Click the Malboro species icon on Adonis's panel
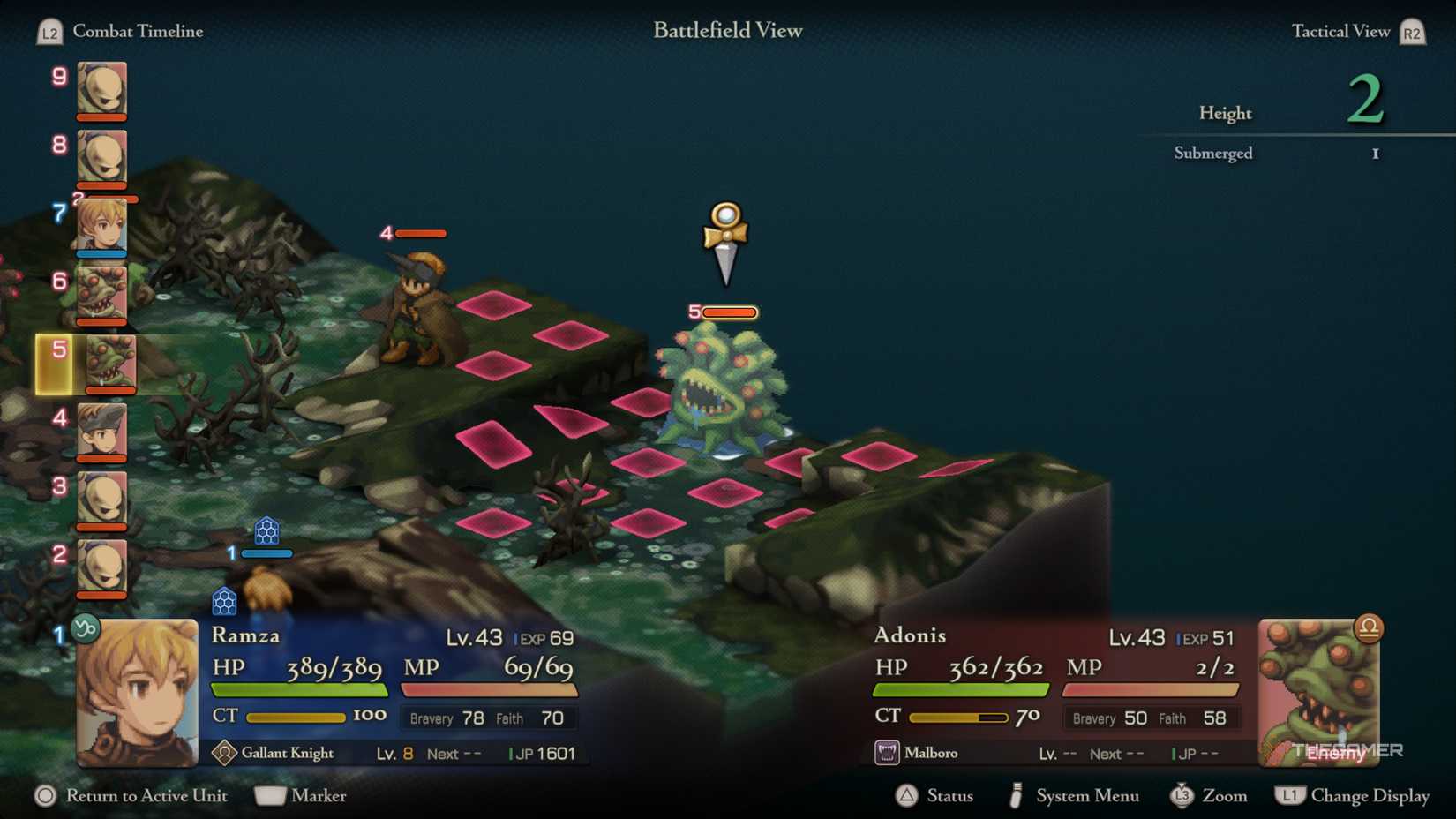 point(887,752)
